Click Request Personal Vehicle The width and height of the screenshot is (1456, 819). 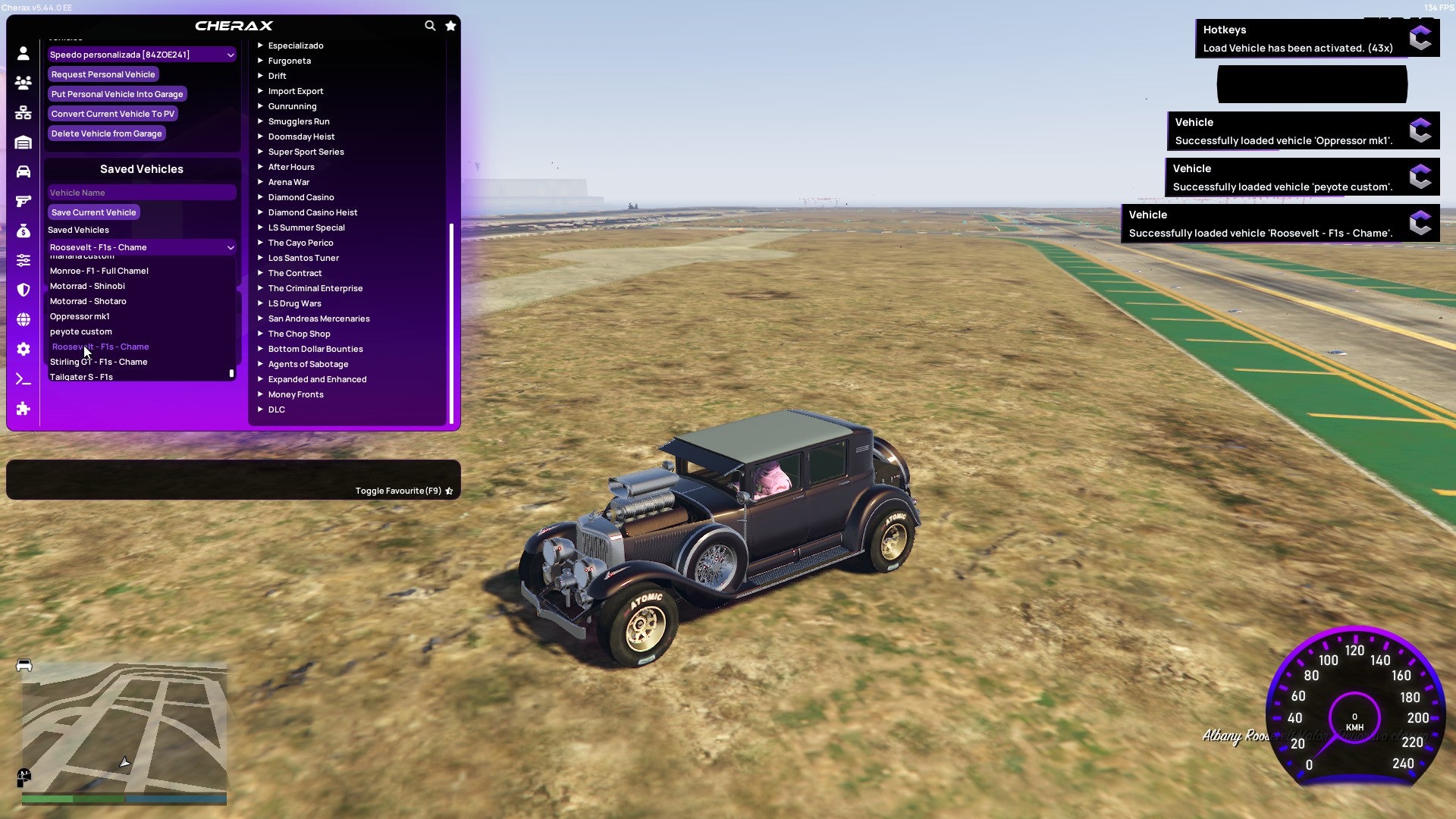(103, 74)
